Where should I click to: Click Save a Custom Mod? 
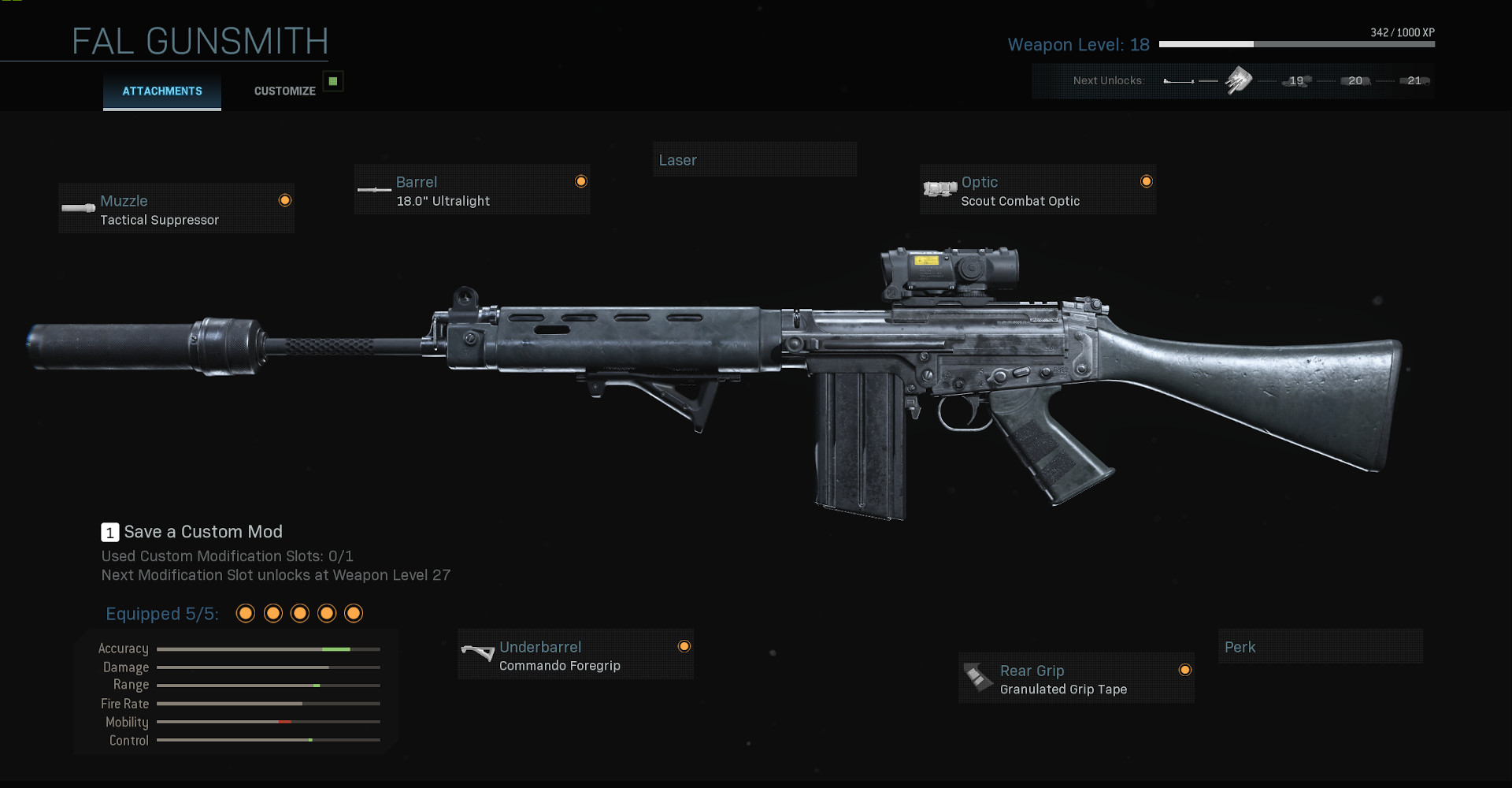202,532
